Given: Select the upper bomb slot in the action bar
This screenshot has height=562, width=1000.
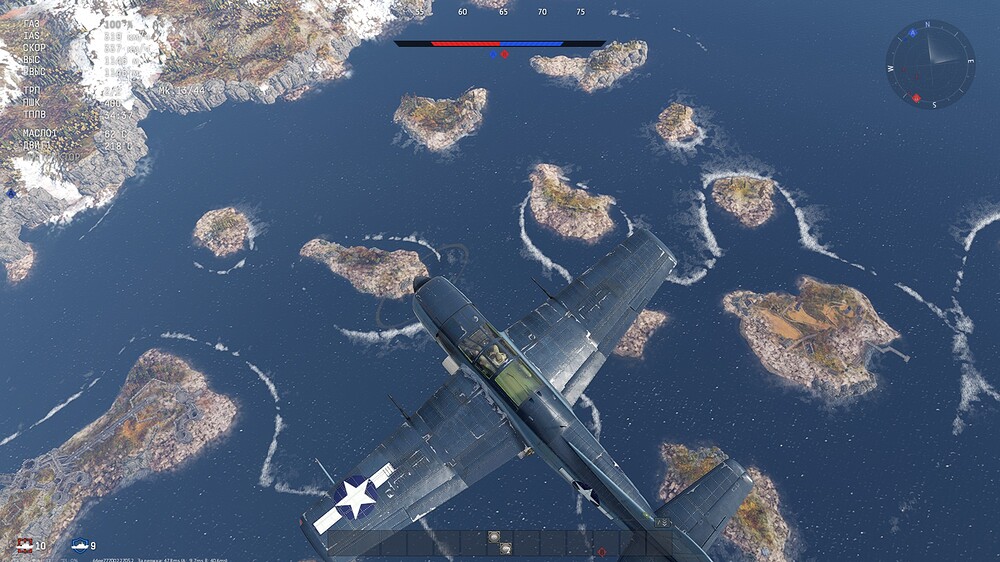Looking at the screenshot, I should coord(494,537).
